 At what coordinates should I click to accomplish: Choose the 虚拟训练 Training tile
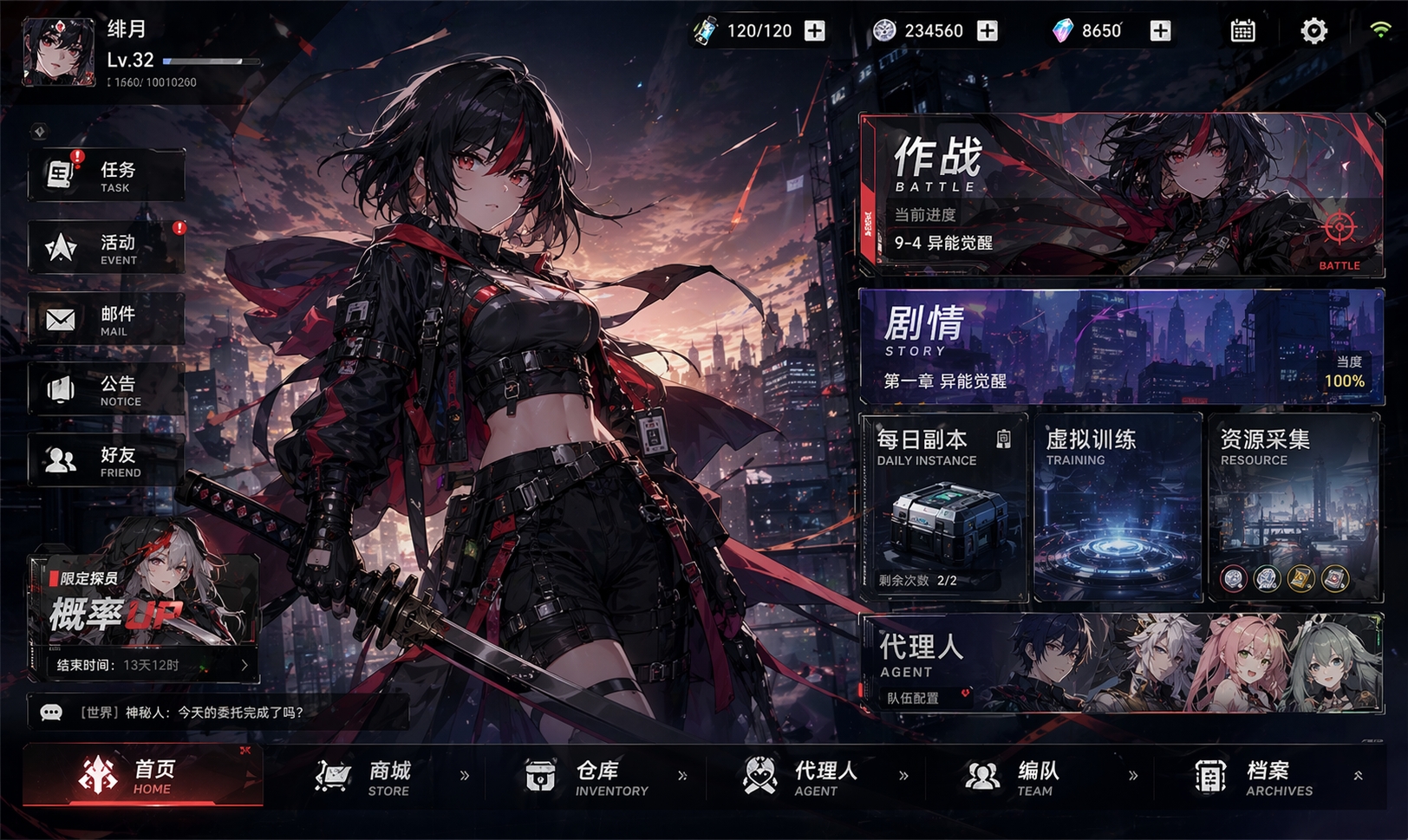pyautogui.click(x=1117, y=508)
